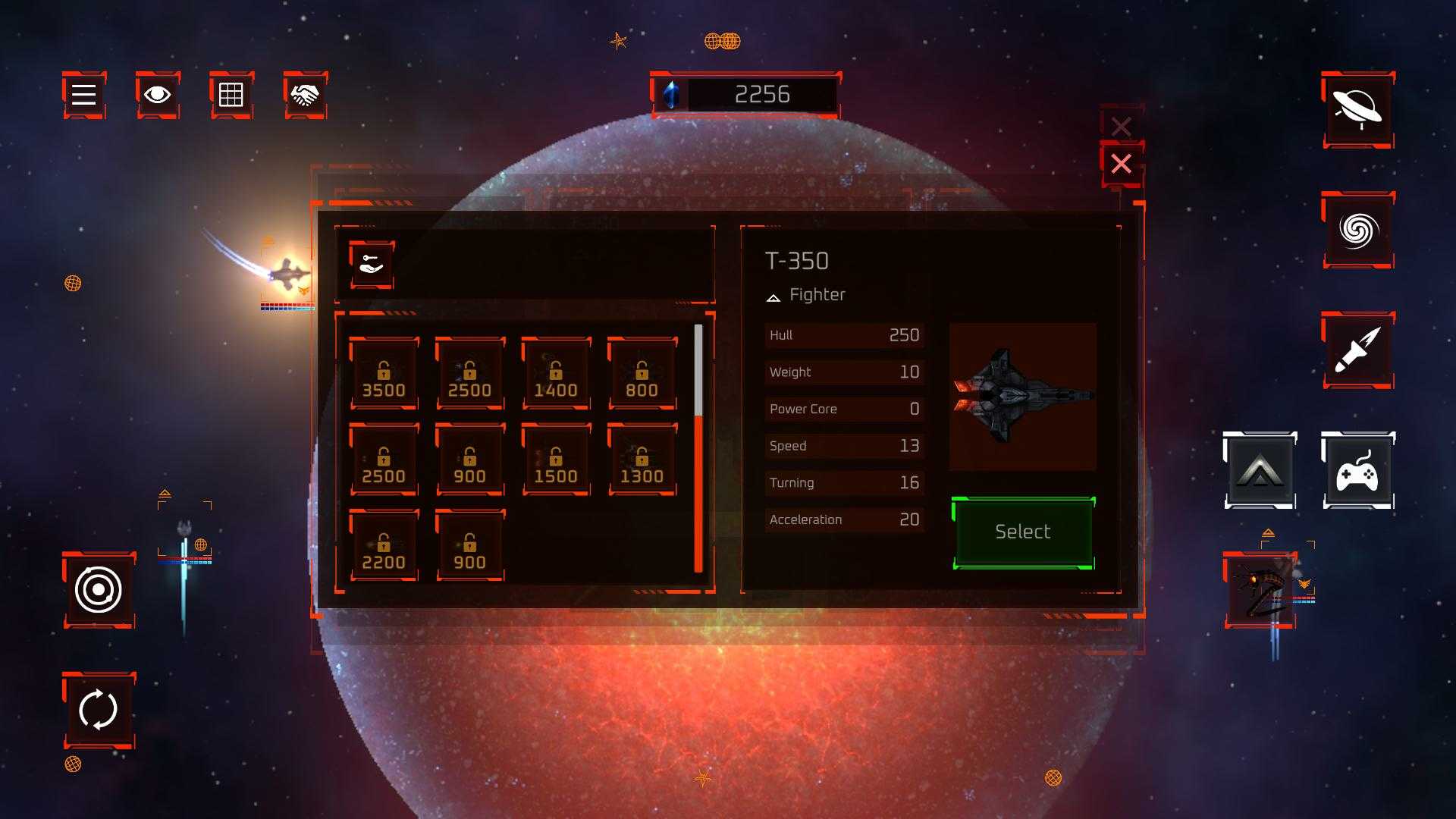
Task: Open the gamepad controls button
Action: (x=1357, y=471)
